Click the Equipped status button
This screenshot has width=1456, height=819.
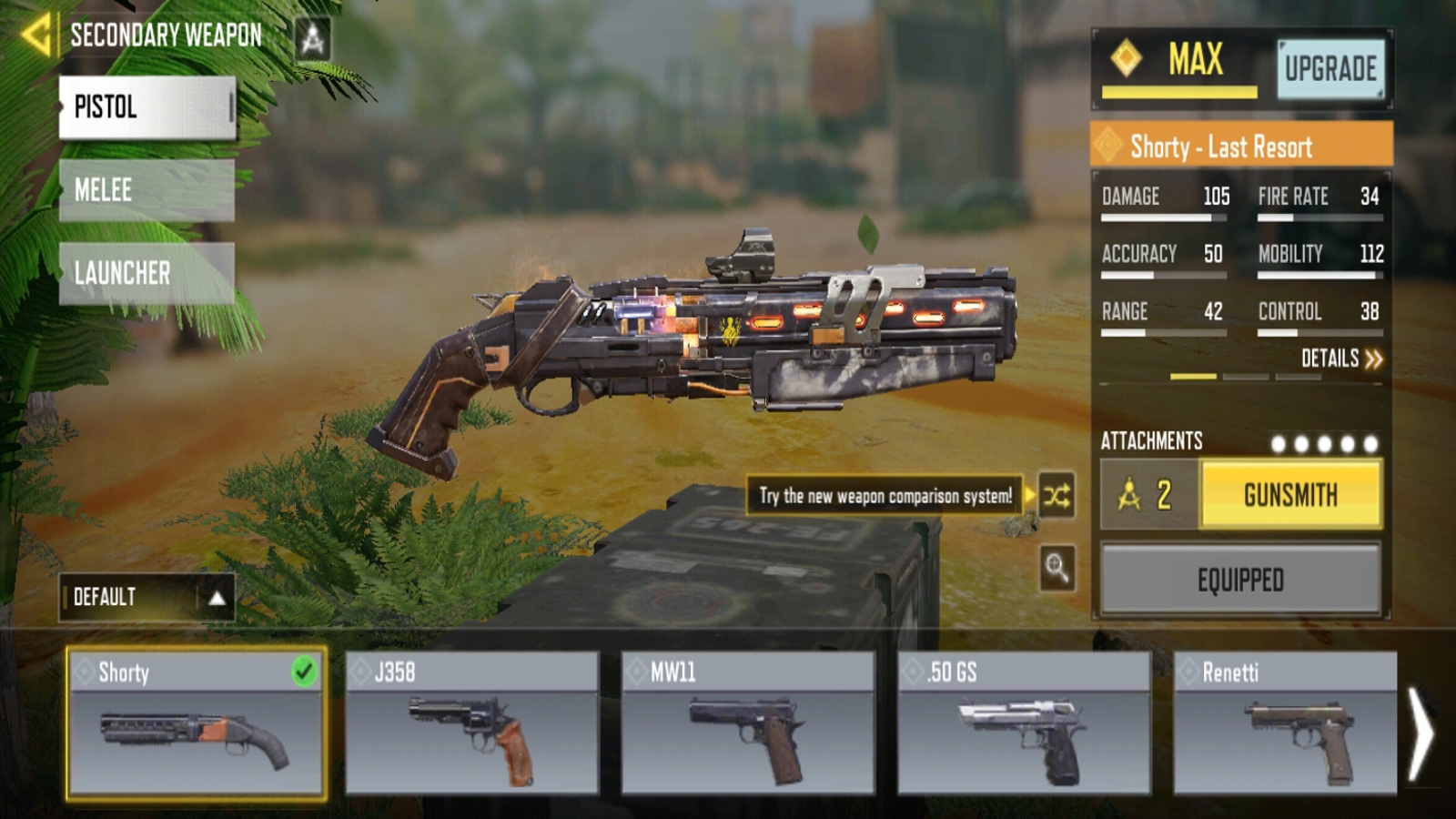(1240, 580)
